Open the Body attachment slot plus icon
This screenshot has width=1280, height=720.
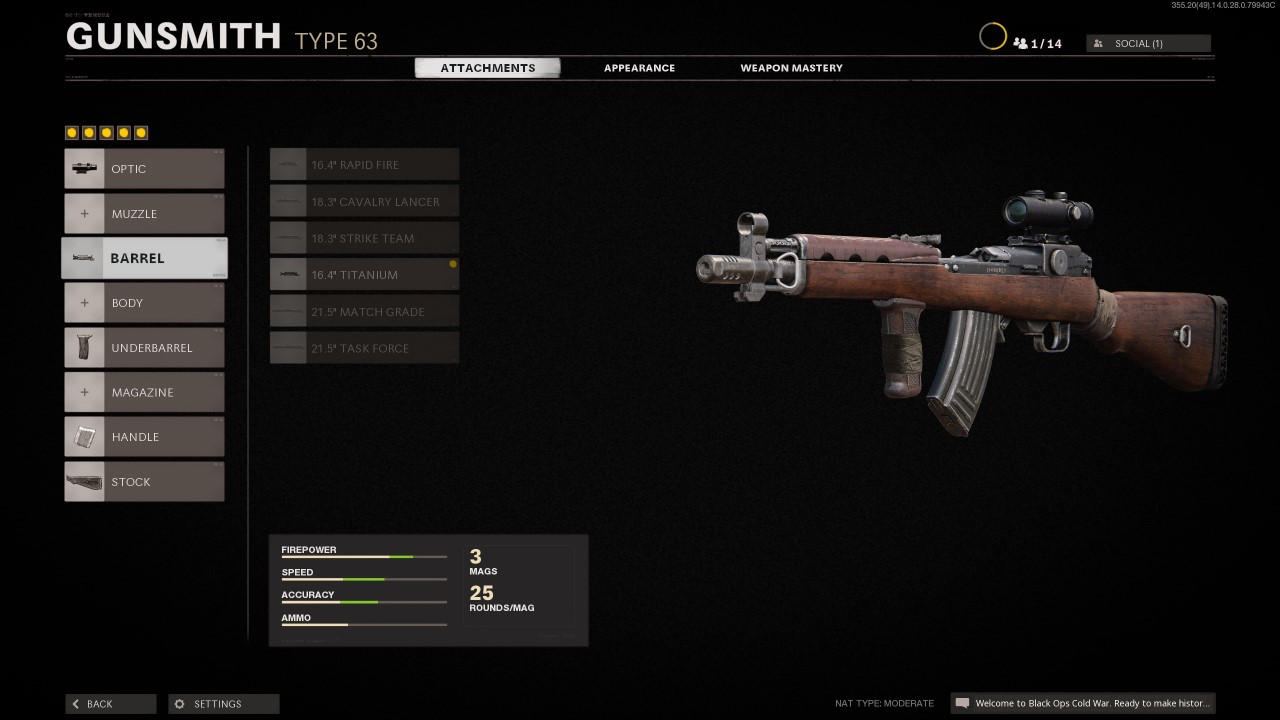(85, 302)
